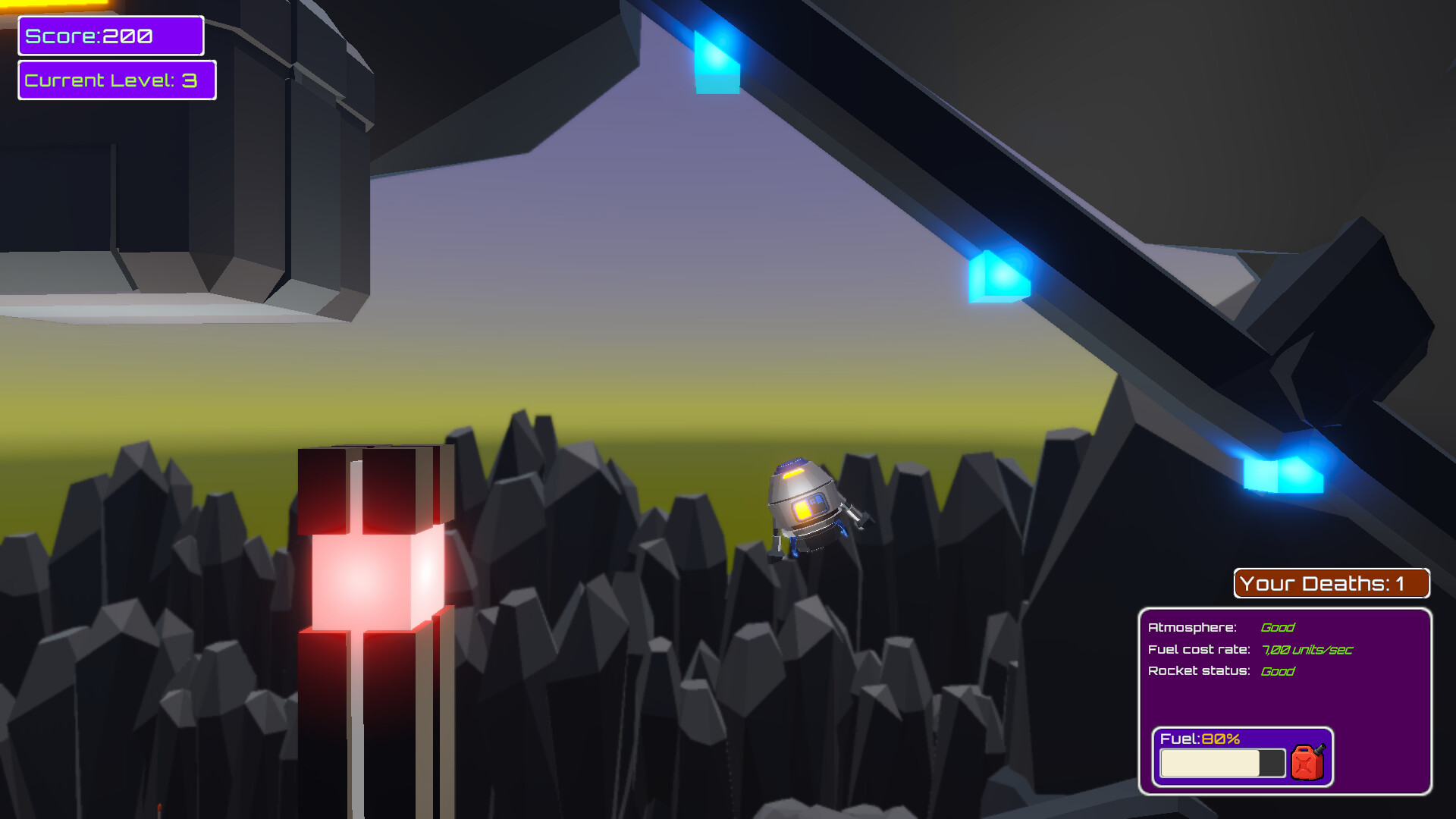Click the fuel level progress bar
The height and width of the screenshot is (819, 1456).
pos(1221,762)
